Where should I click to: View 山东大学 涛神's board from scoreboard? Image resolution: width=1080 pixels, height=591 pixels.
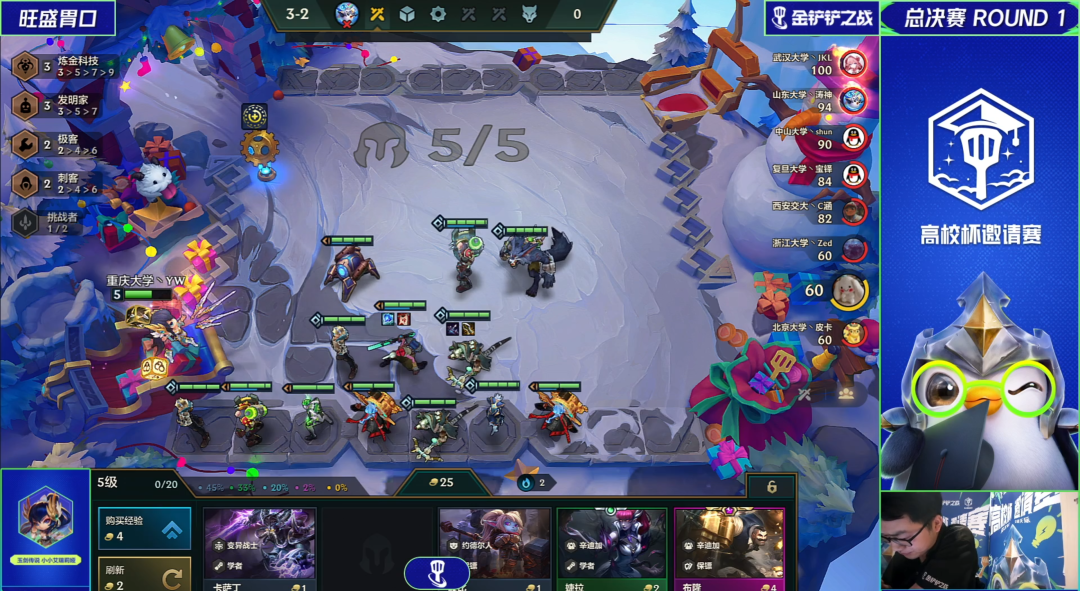click(852, 100)
